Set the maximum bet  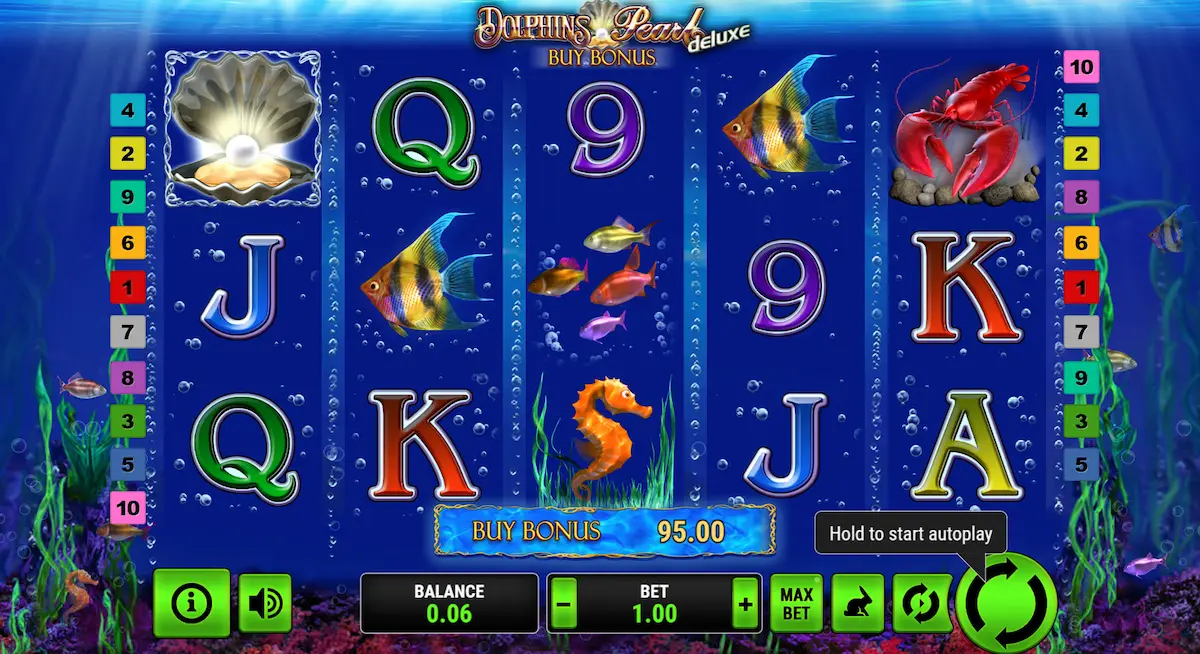tap(796, 604)
